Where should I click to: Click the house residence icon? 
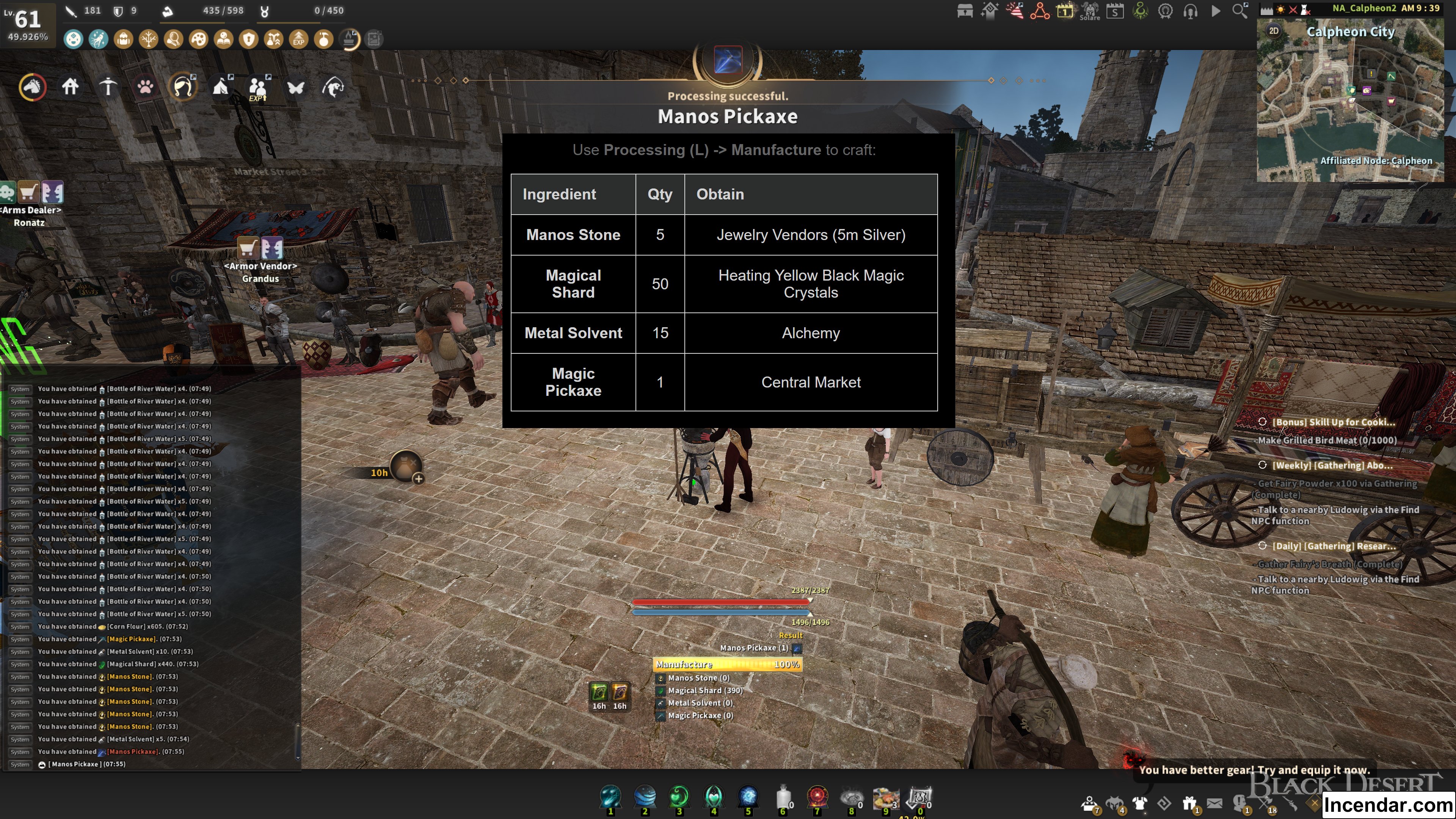(70, 87)
